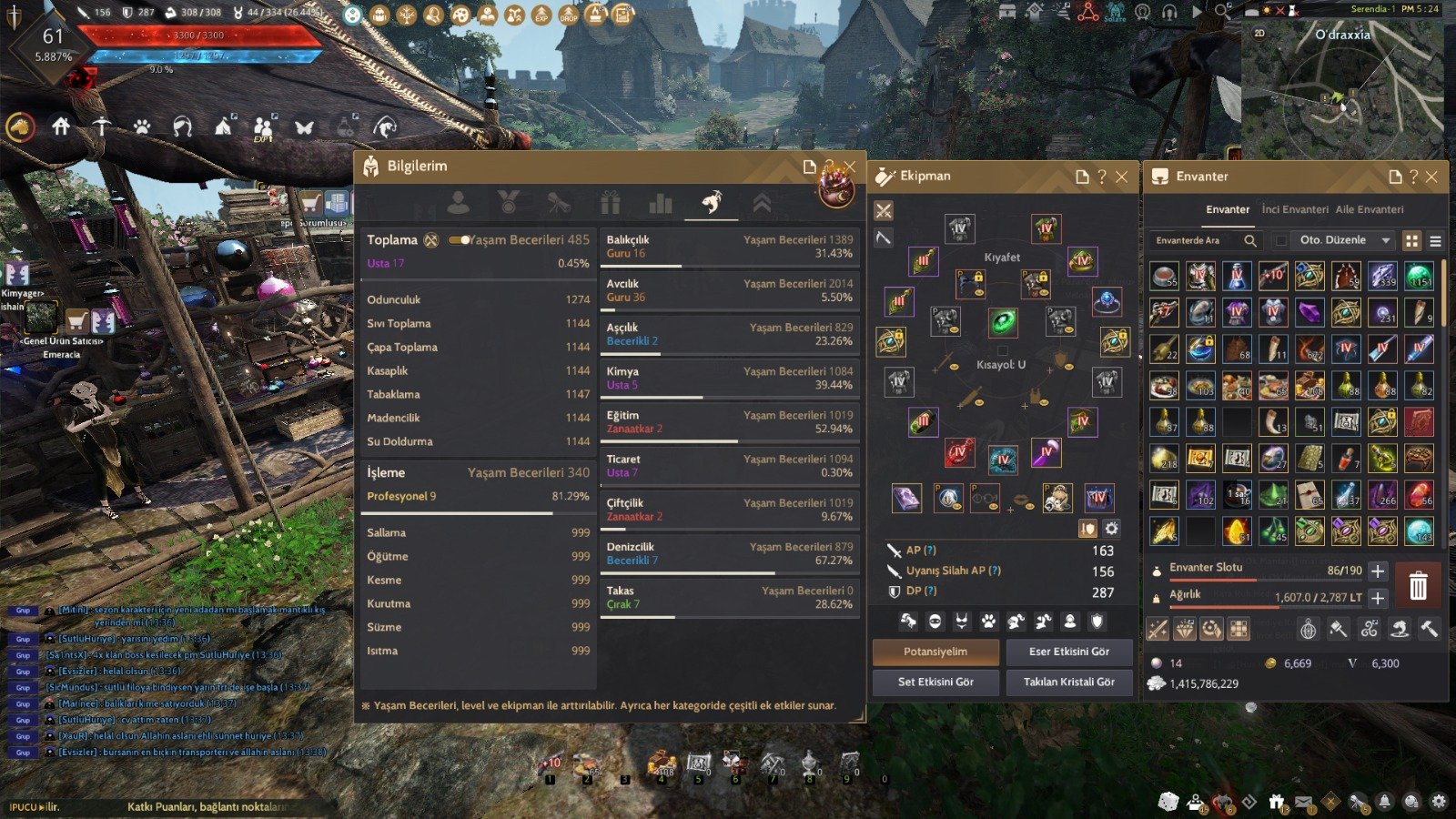Show Set Etkisini Gör

tap(935, 682)
